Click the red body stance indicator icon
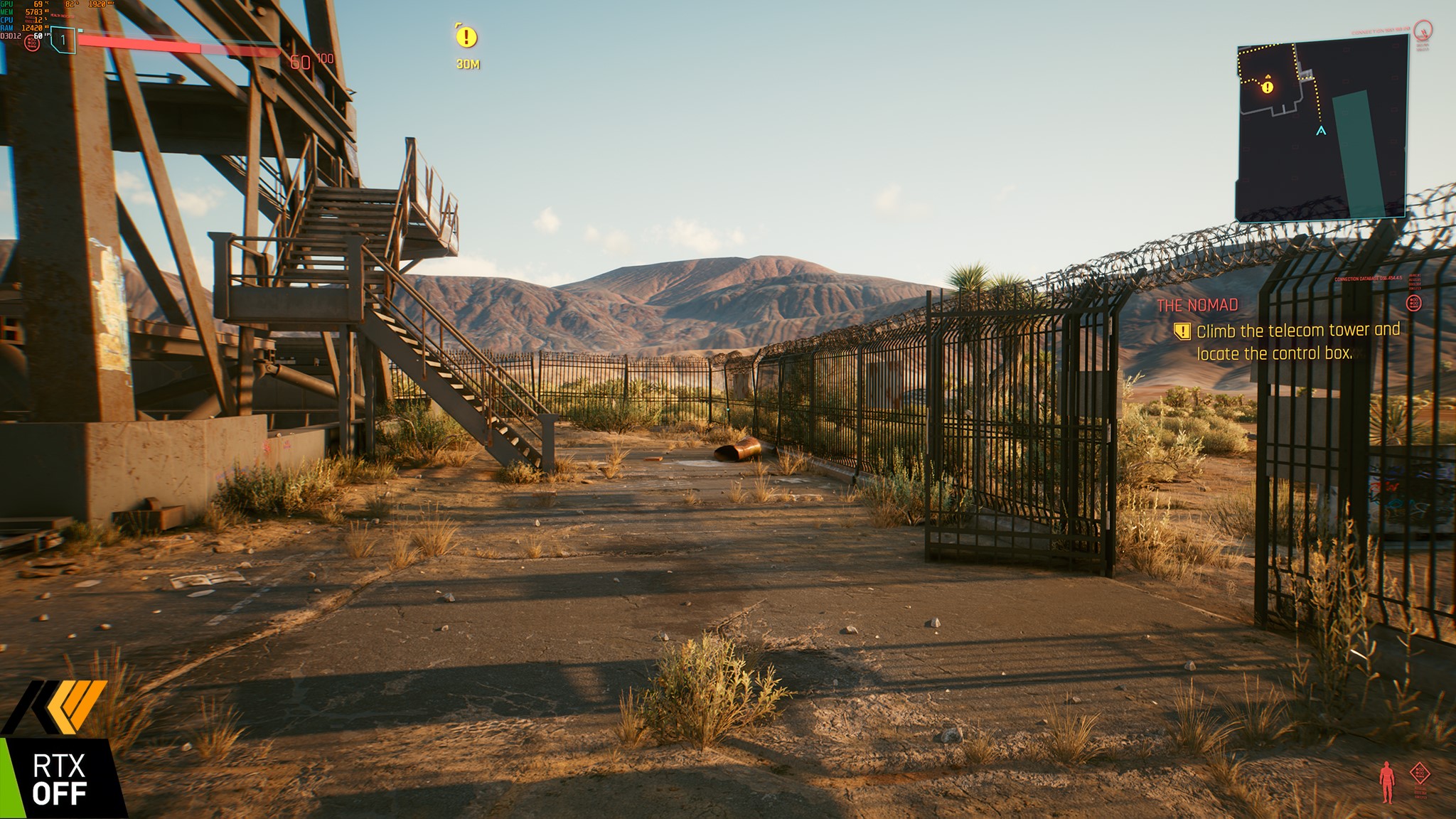The image size is (1456, 819). tap(1386, 781)
